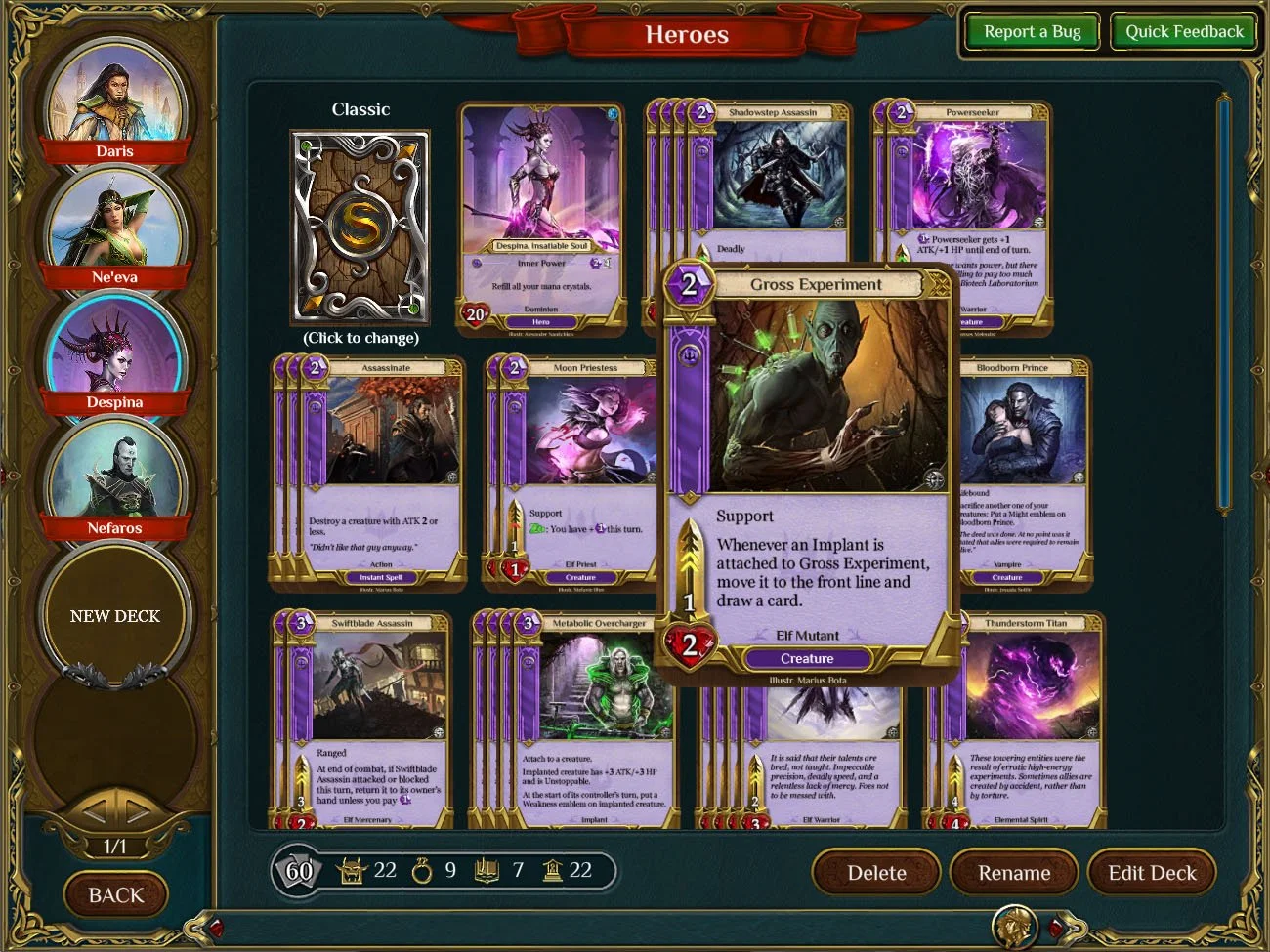Click Quick Feedback
The width and height of the screenshot is (1270, 952).
coord(1183,31)
